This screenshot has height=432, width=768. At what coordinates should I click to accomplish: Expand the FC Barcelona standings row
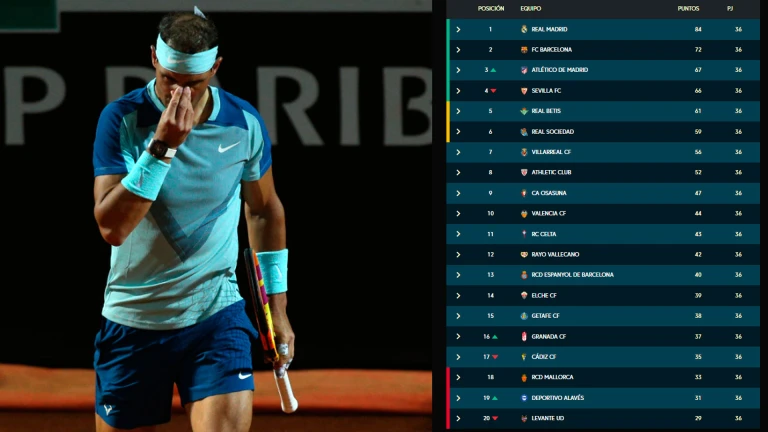[x=458, y=49]
